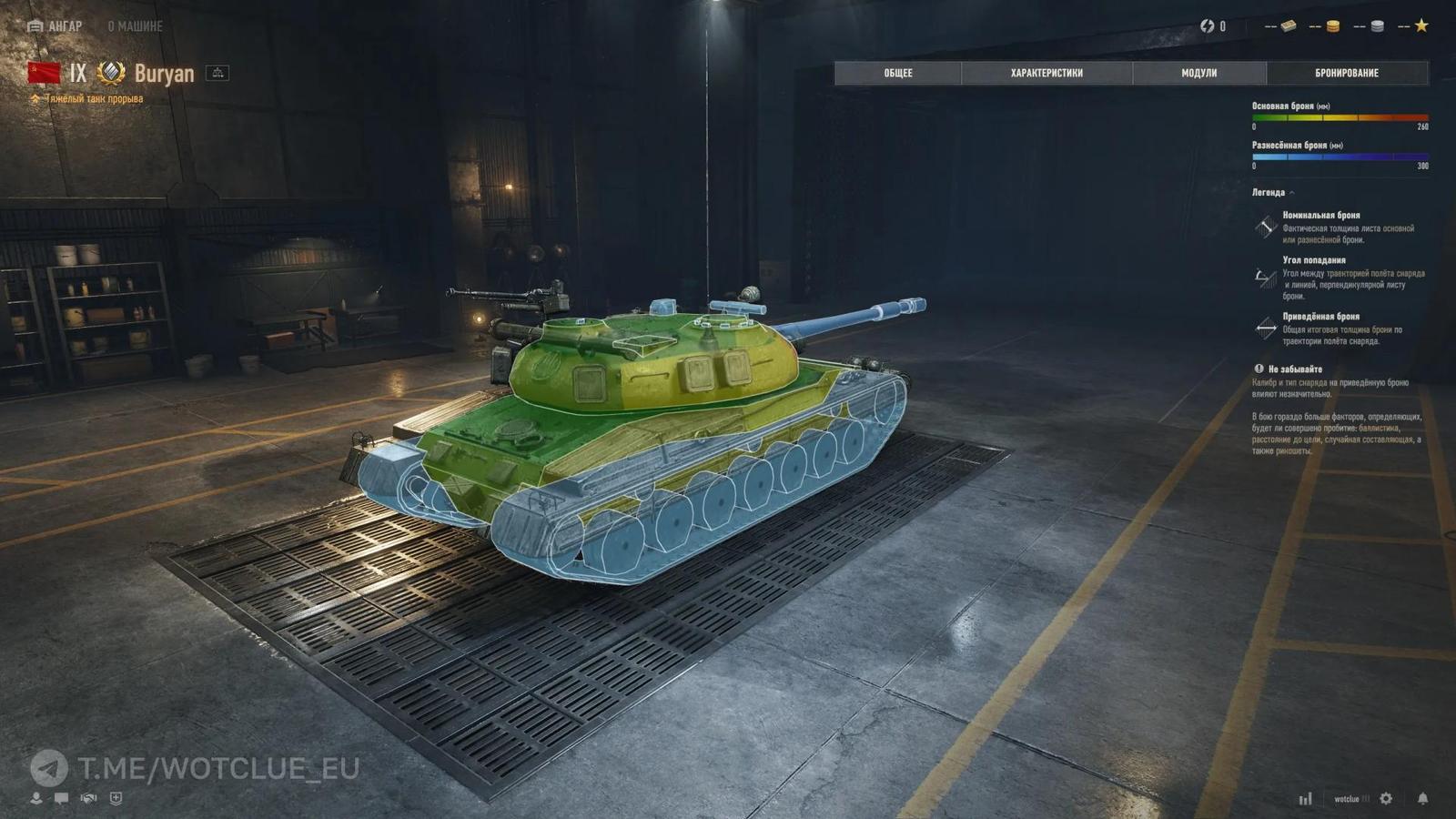The width and height of the screenshot is (1456, 819).
Task: Open О МАШИНЕ from the top bar
Action: pos(134,26)
